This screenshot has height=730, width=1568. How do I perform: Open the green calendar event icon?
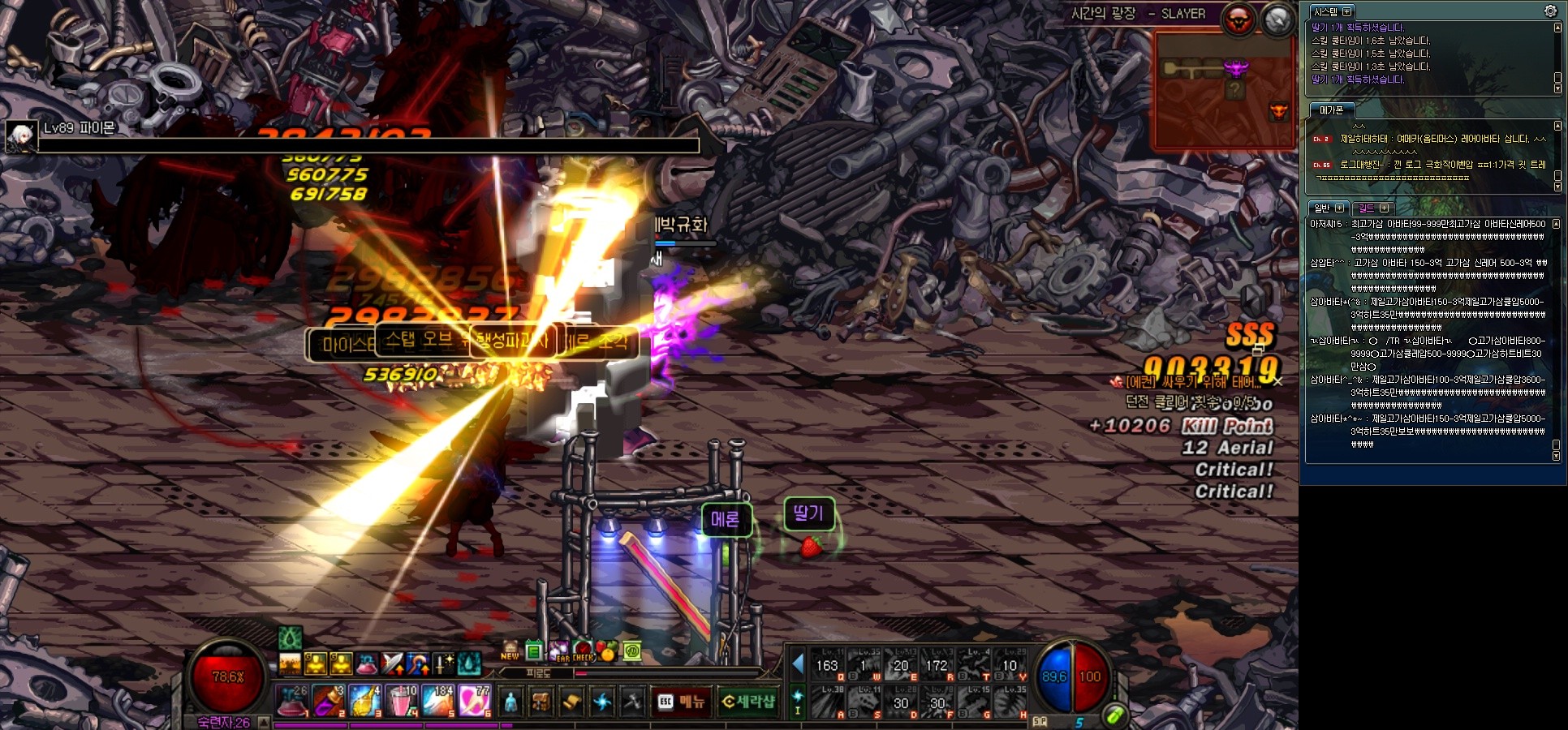(533, 651)
